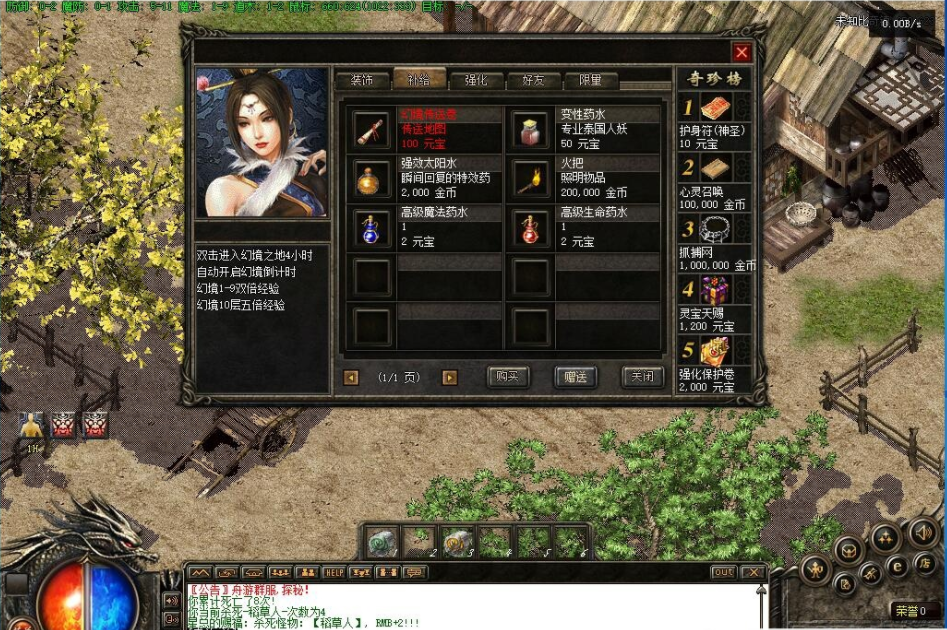Choose the 变性药水 potion item
Screen dimensions: 947x630
[x=531, y=130]
